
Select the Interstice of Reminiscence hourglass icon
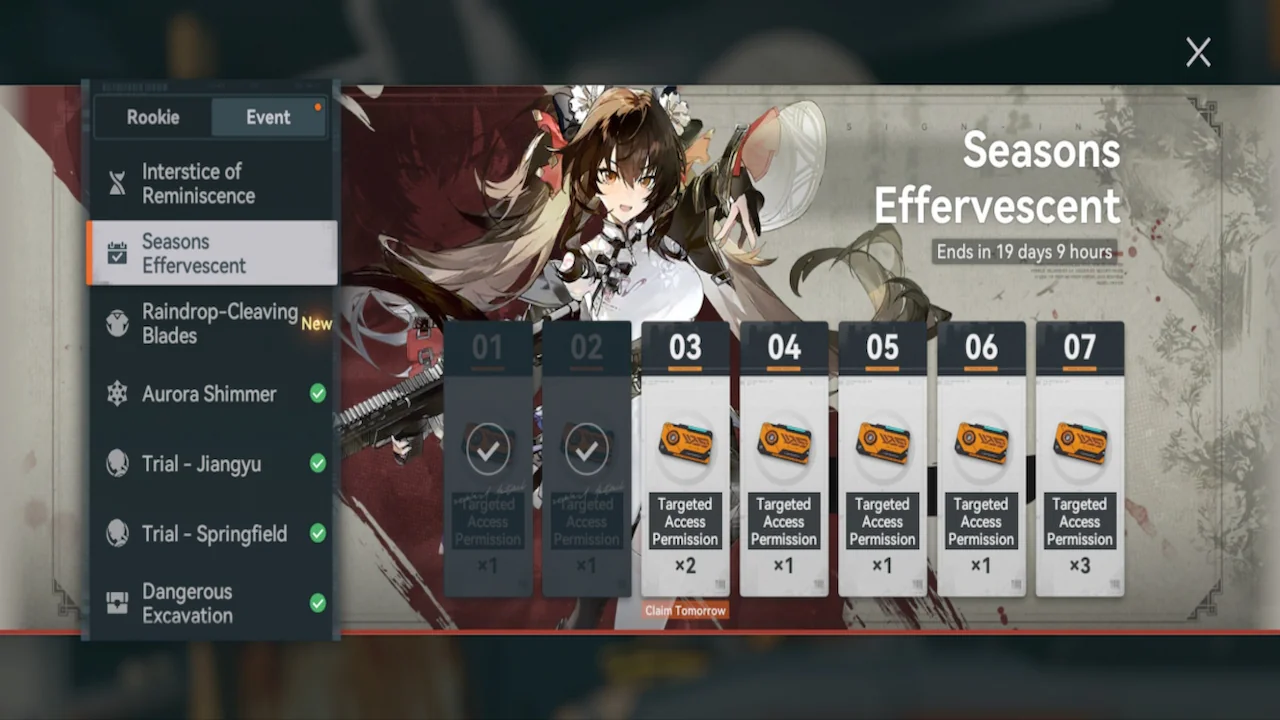click(x=117, y=183)
